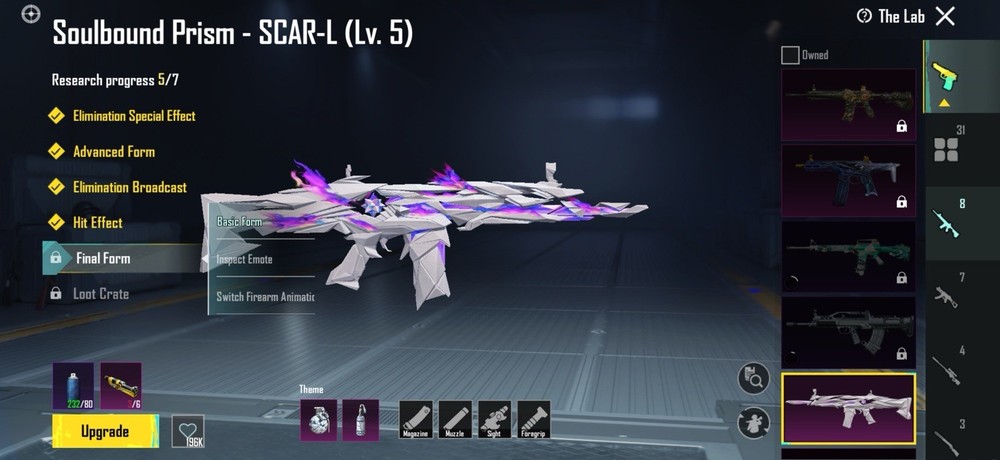Open The Lab help info
Image resolution: width=1000 pixels, height=460 pixels.
[864, 16]
